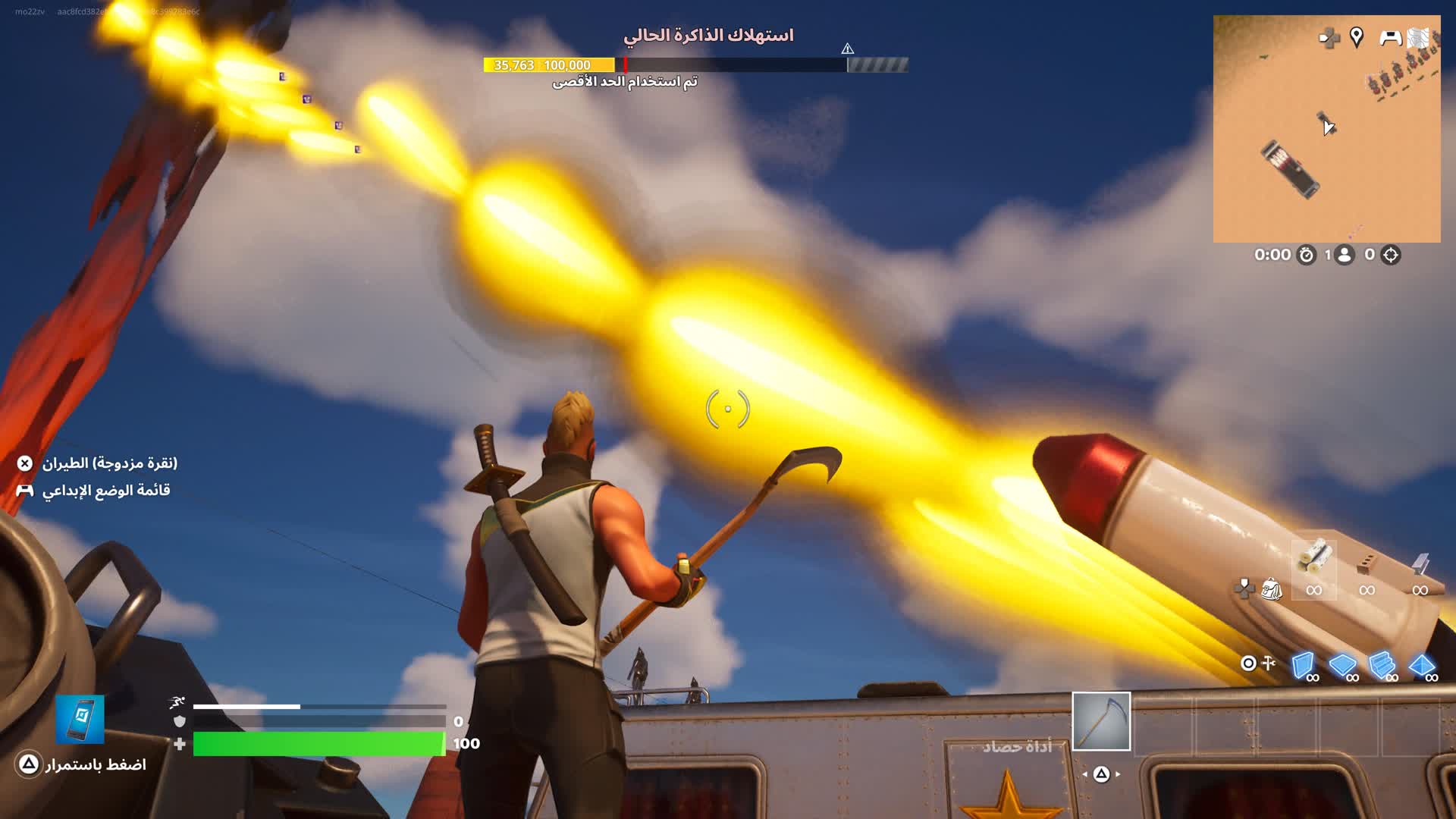Select the floor building piece
Image resolution: width=1456 pixels, height=819 pixels.
point(1342,666)
